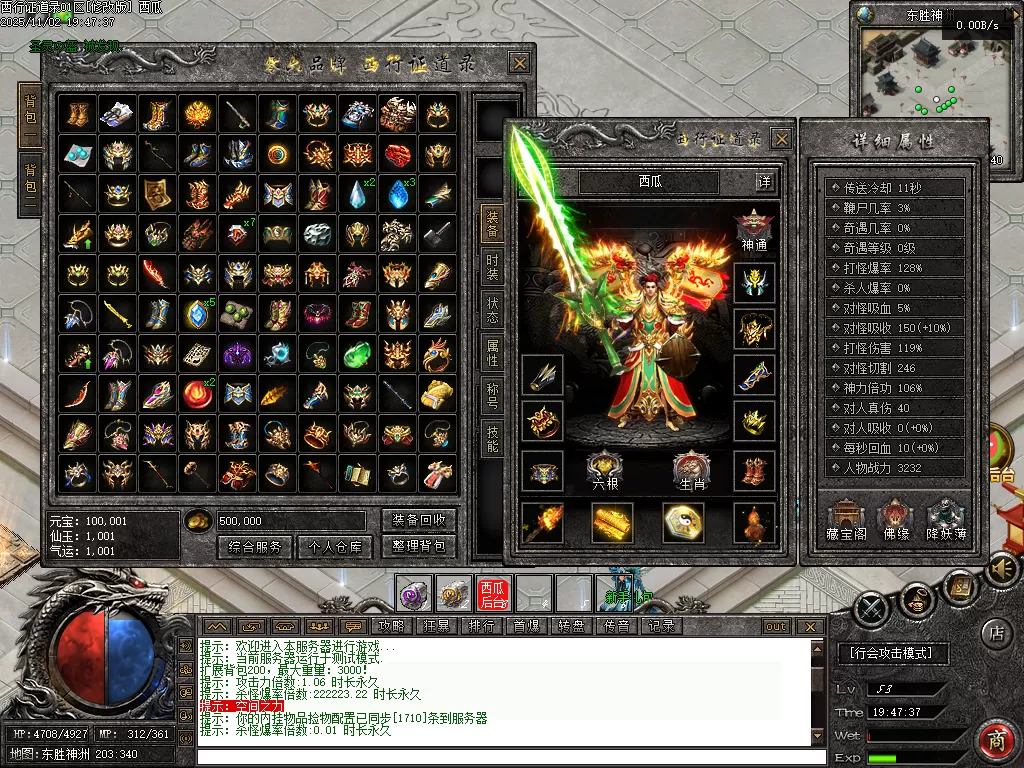Switch to bag page 背包二
The image size is (1024, 768).
(30, 177)
